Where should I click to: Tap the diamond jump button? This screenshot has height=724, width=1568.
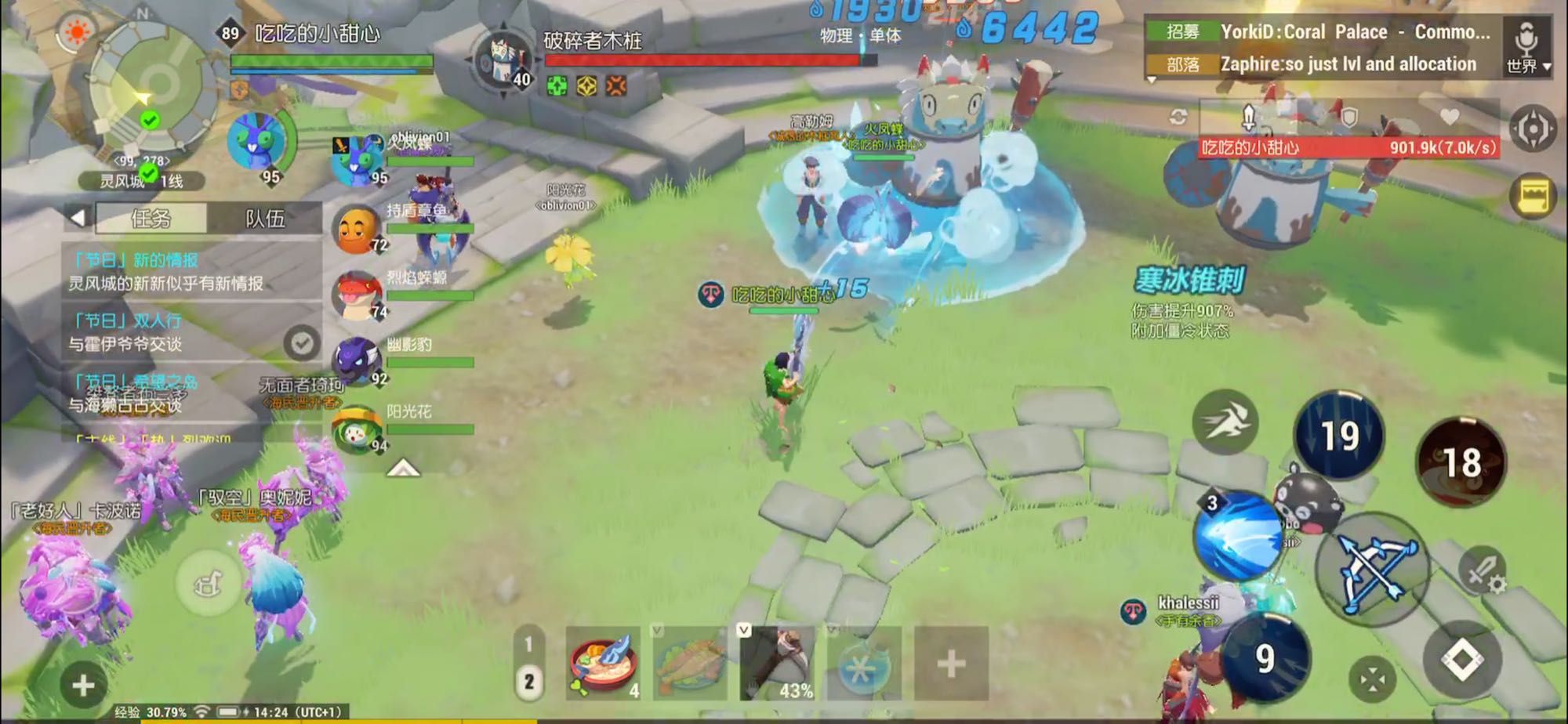[1462, 659]
